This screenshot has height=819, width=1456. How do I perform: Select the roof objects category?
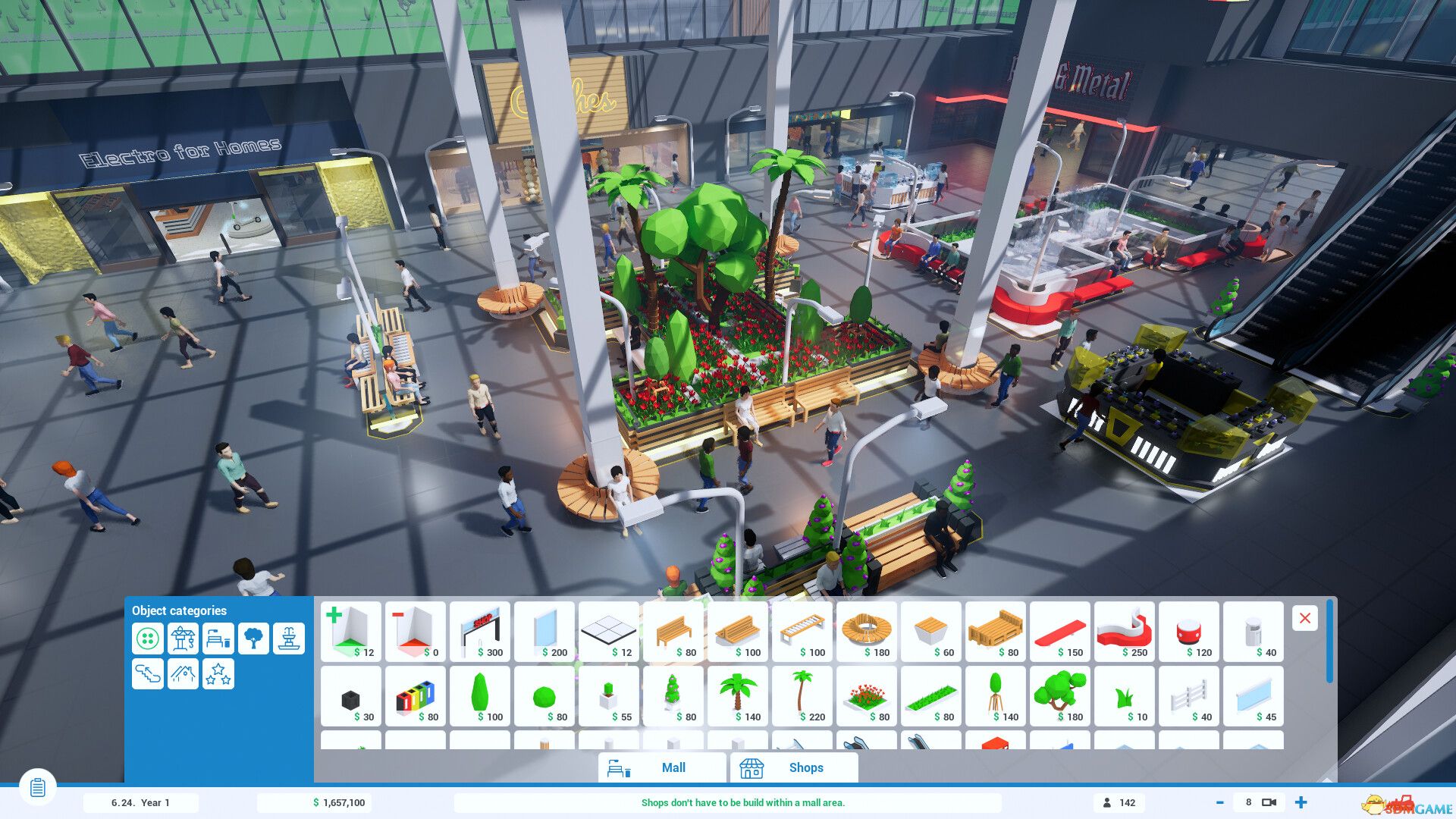point(182,673)
